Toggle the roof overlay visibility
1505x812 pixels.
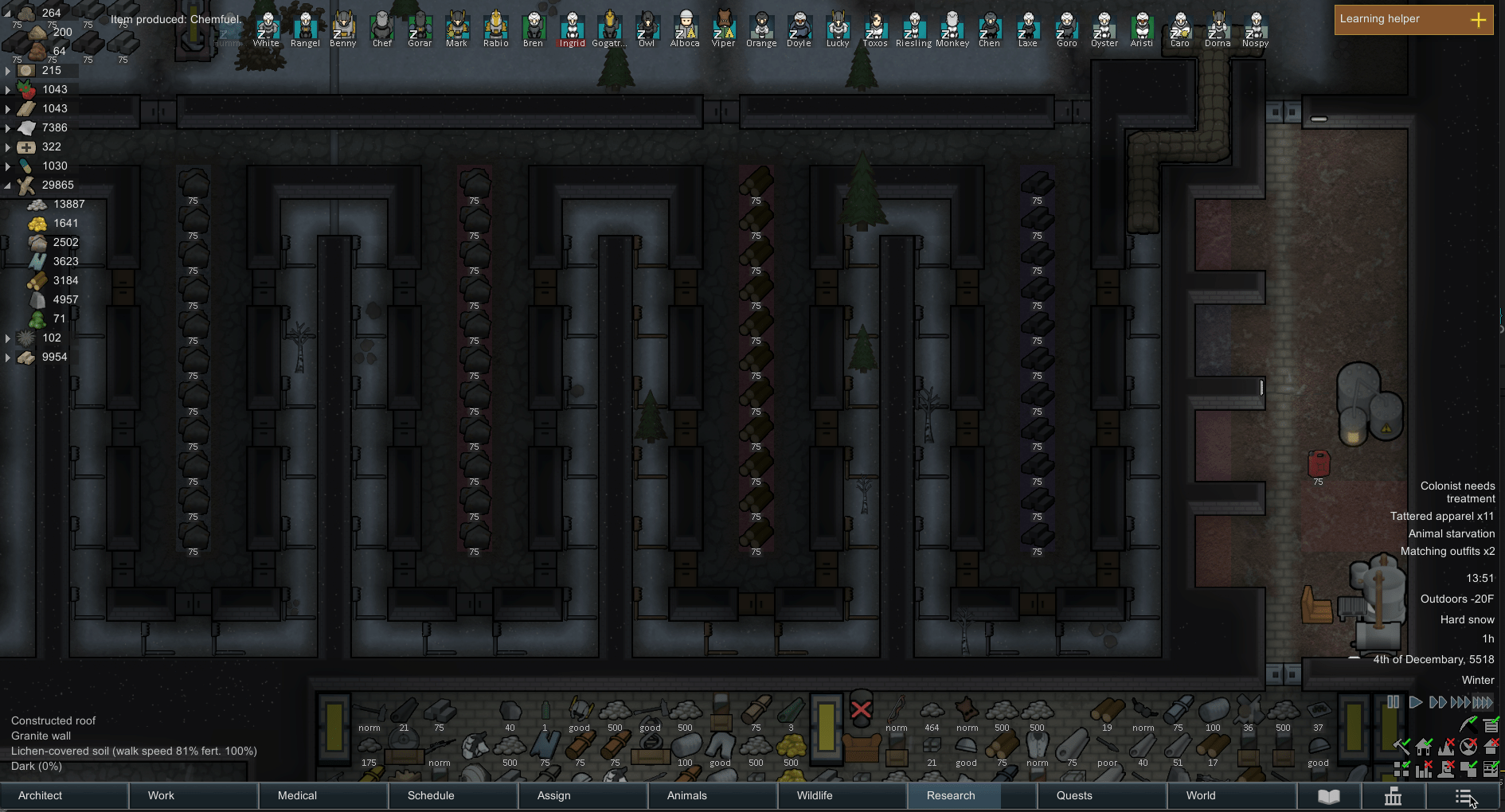[1491, 748]
